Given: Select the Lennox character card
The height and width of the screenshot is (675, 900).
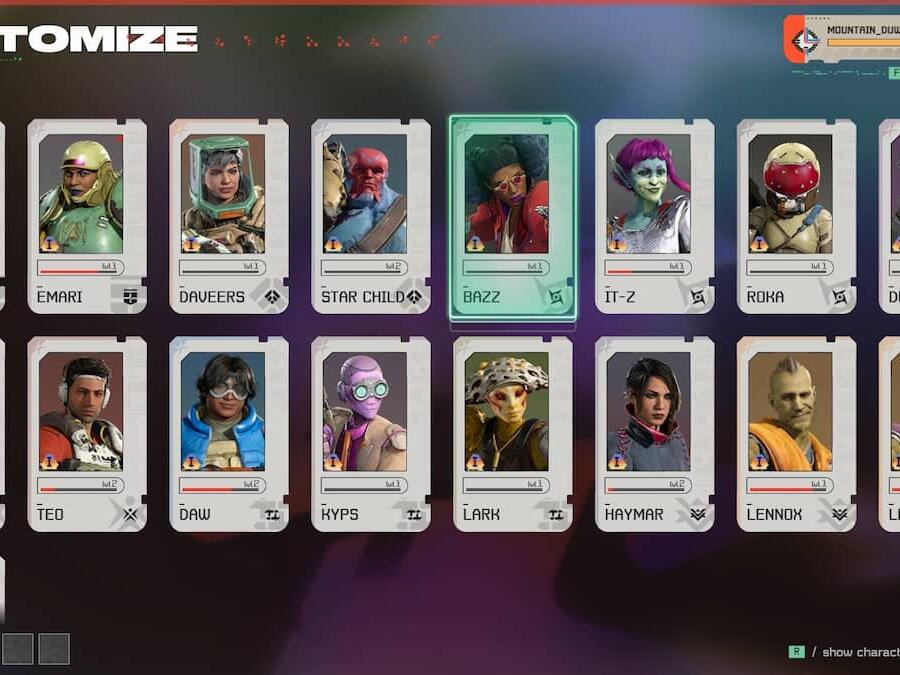Looking at the screenshot, I should click(x=797, y=432).
